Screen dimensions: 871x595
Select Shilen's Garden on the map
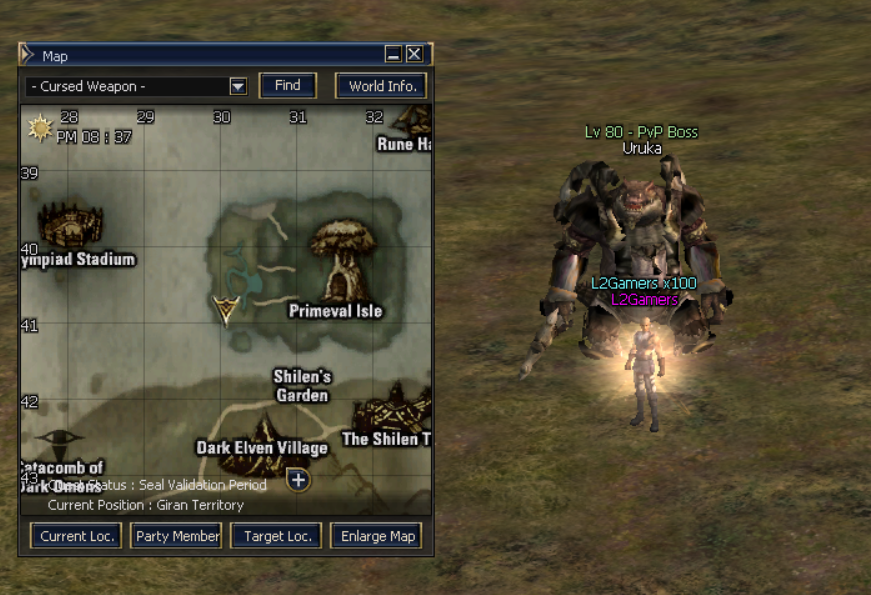click(x=302, y=386)
